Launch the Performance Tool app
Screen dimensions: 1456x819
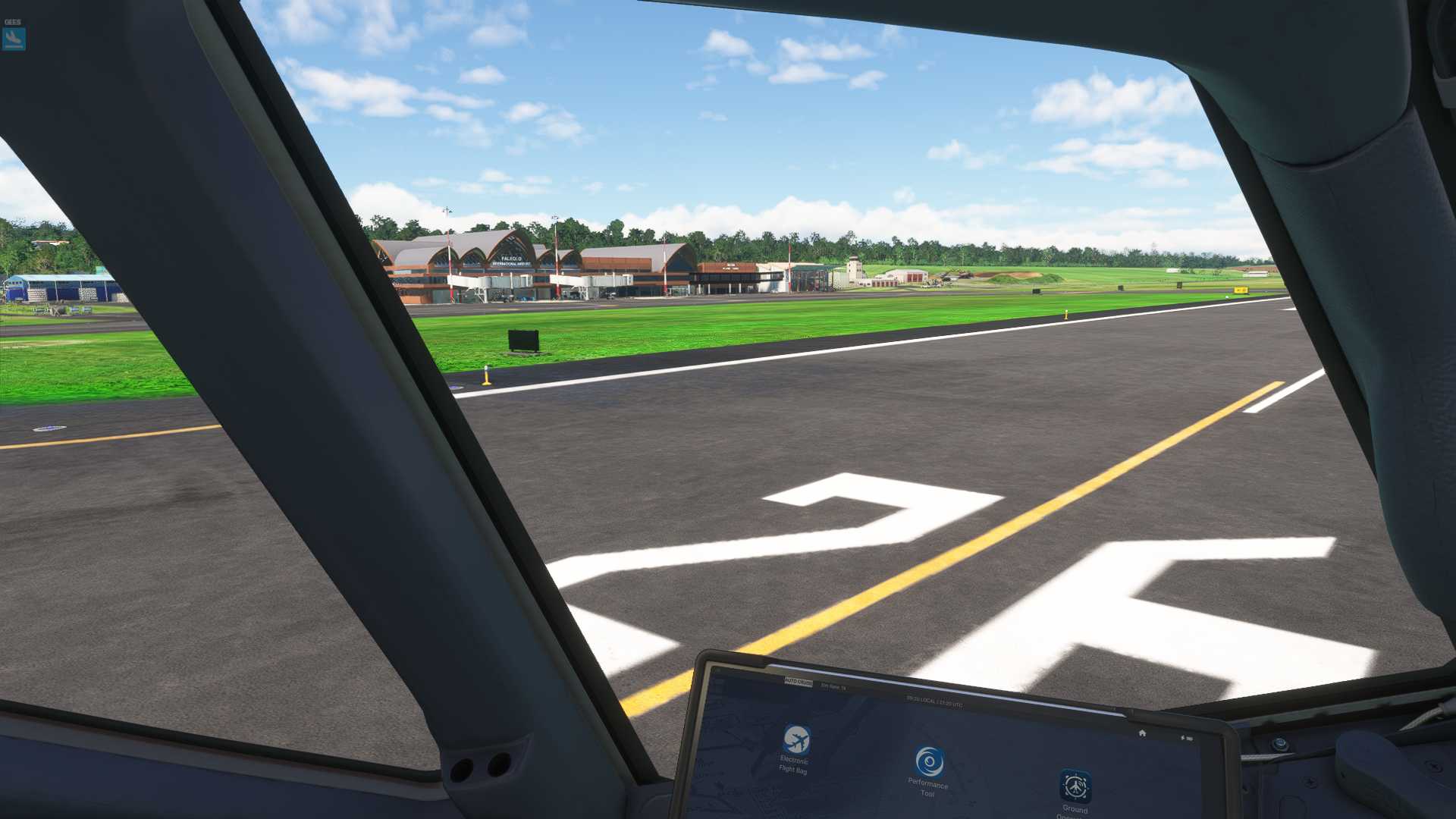click(x=929, y=762)
